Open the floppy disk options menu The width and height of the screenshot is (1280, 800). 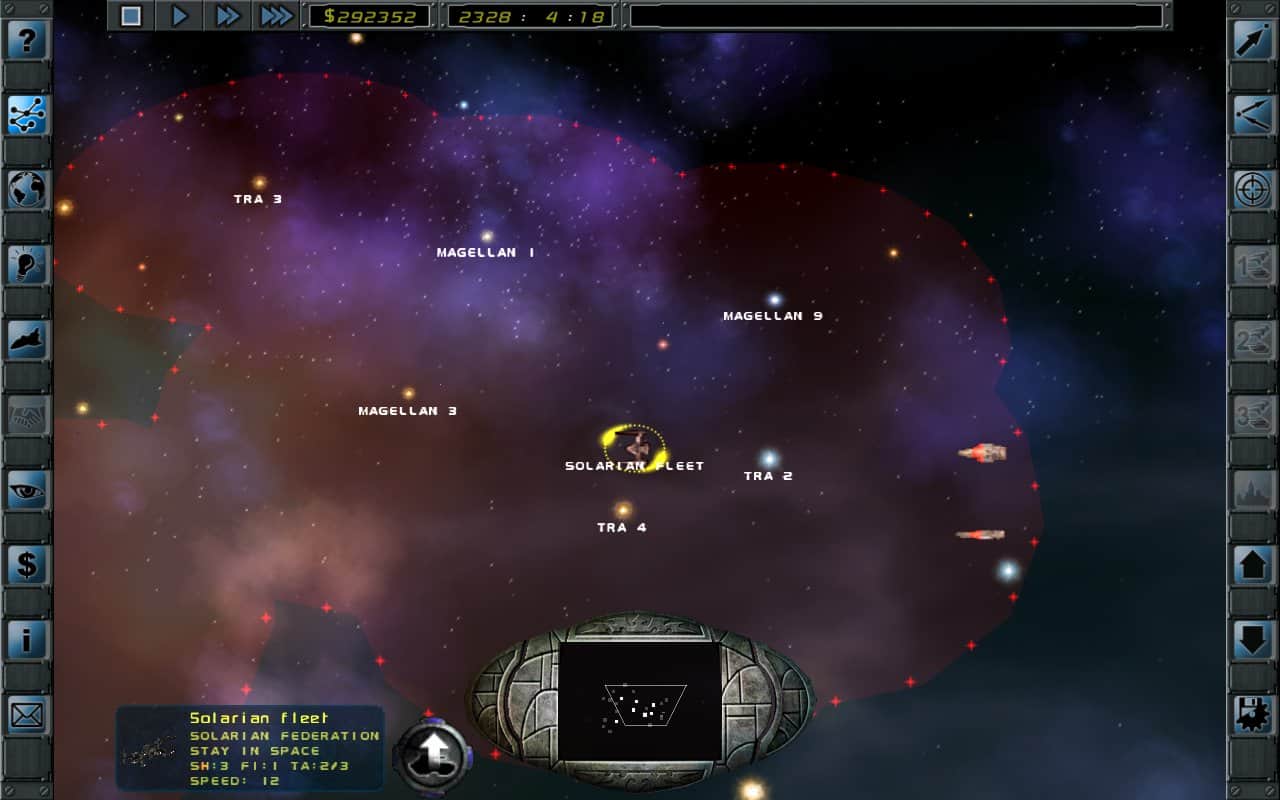[x=1253, y=715]
